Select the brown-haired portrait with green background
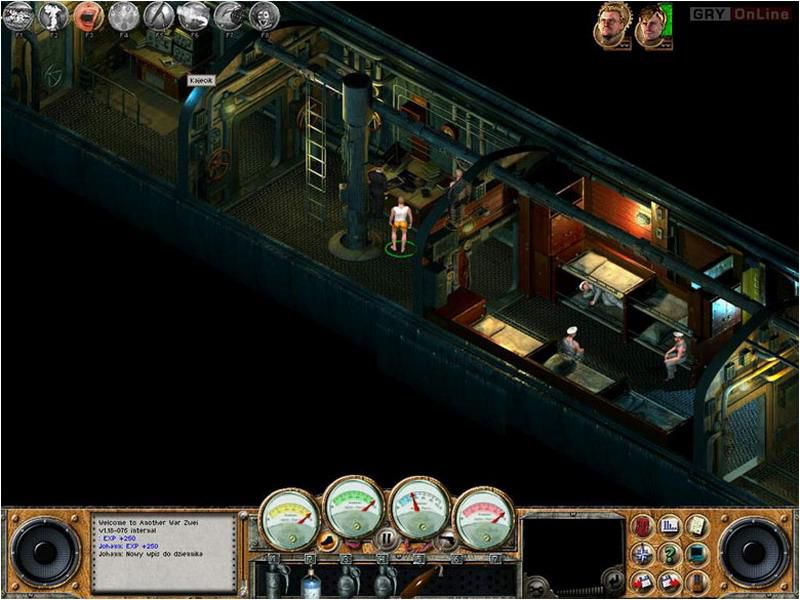 (x=650, y=25)
